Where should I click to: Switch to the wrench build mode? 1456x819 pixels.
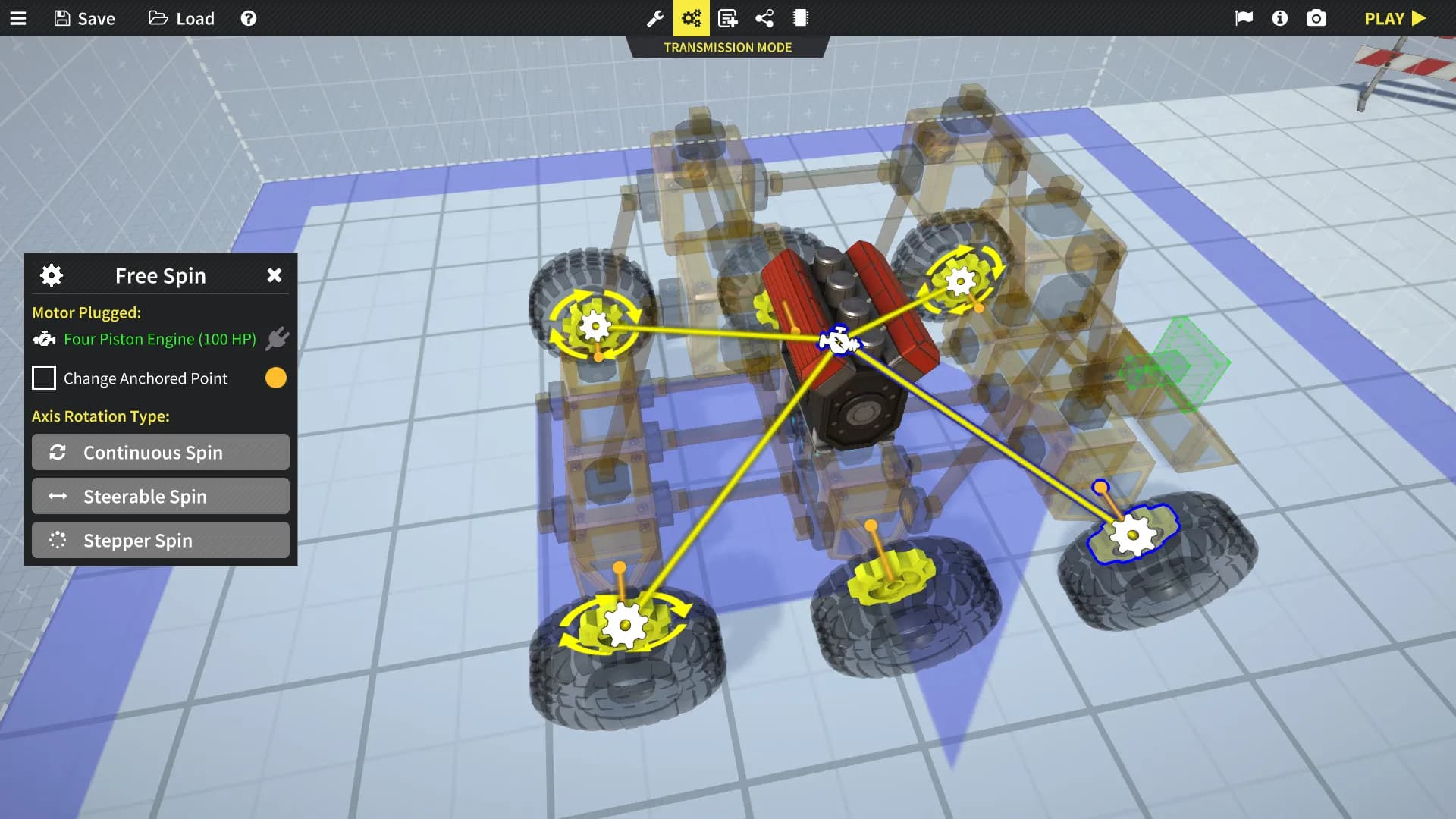[x=655, y=18]
